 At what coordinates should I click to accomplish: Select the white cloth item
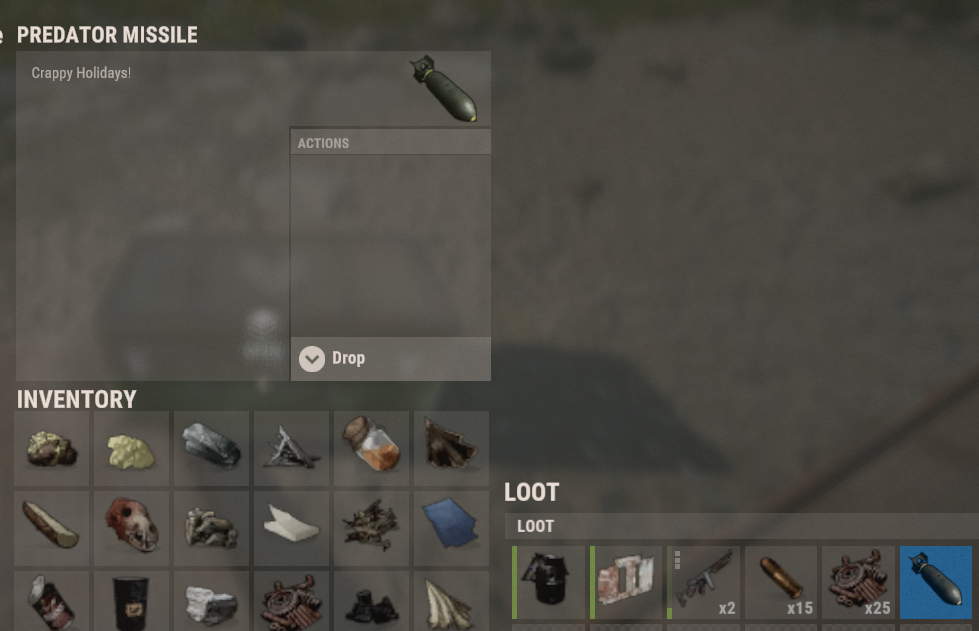coord(292,528)
